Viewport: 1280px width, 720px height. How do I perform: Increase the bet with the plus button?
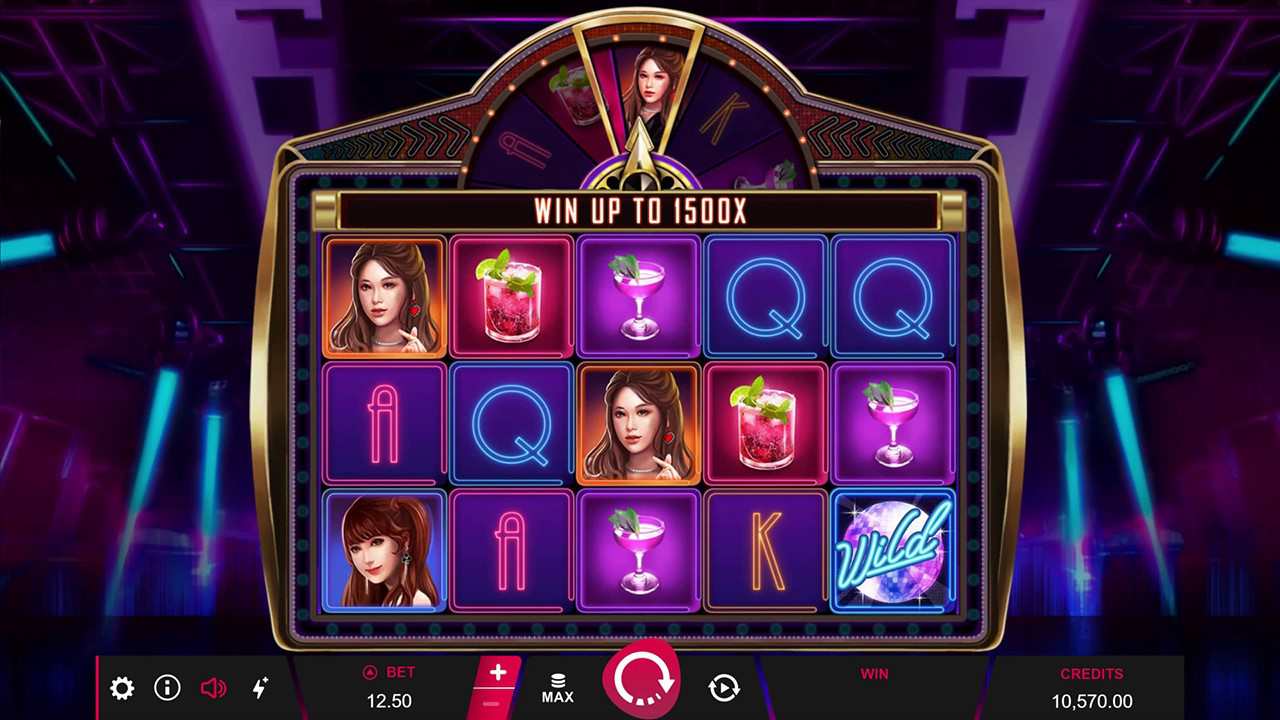(498, 673)
